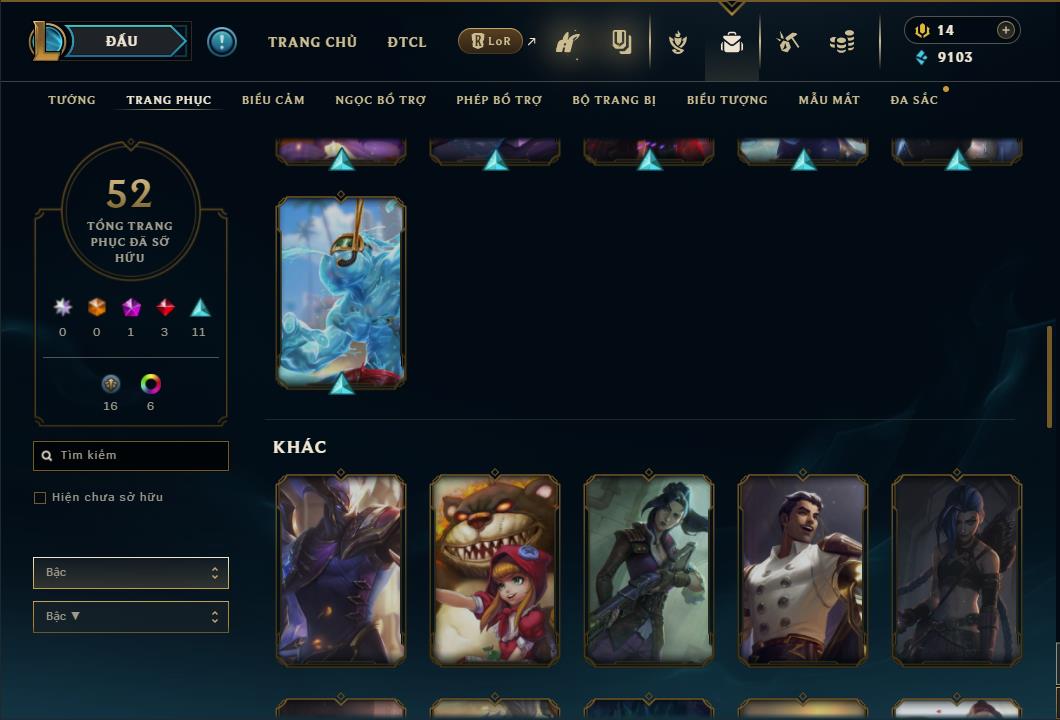The image size is (1060, 720).
Task: Switch to PHÉP BỔ TRỢ tab
Action: (x=499, y=100)
